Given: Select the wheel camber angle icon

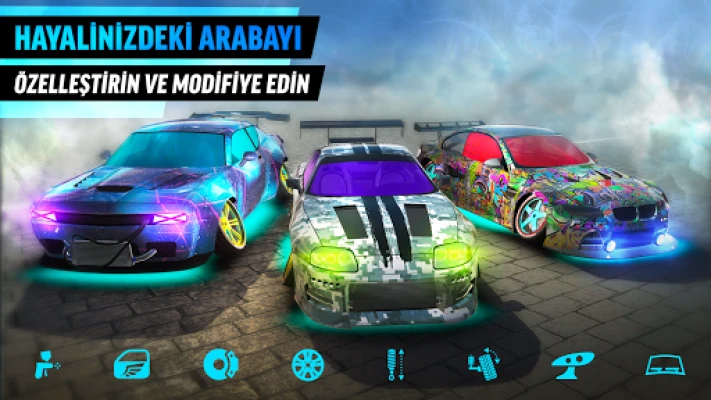Looking at the screenshot, I should point(482,364).
